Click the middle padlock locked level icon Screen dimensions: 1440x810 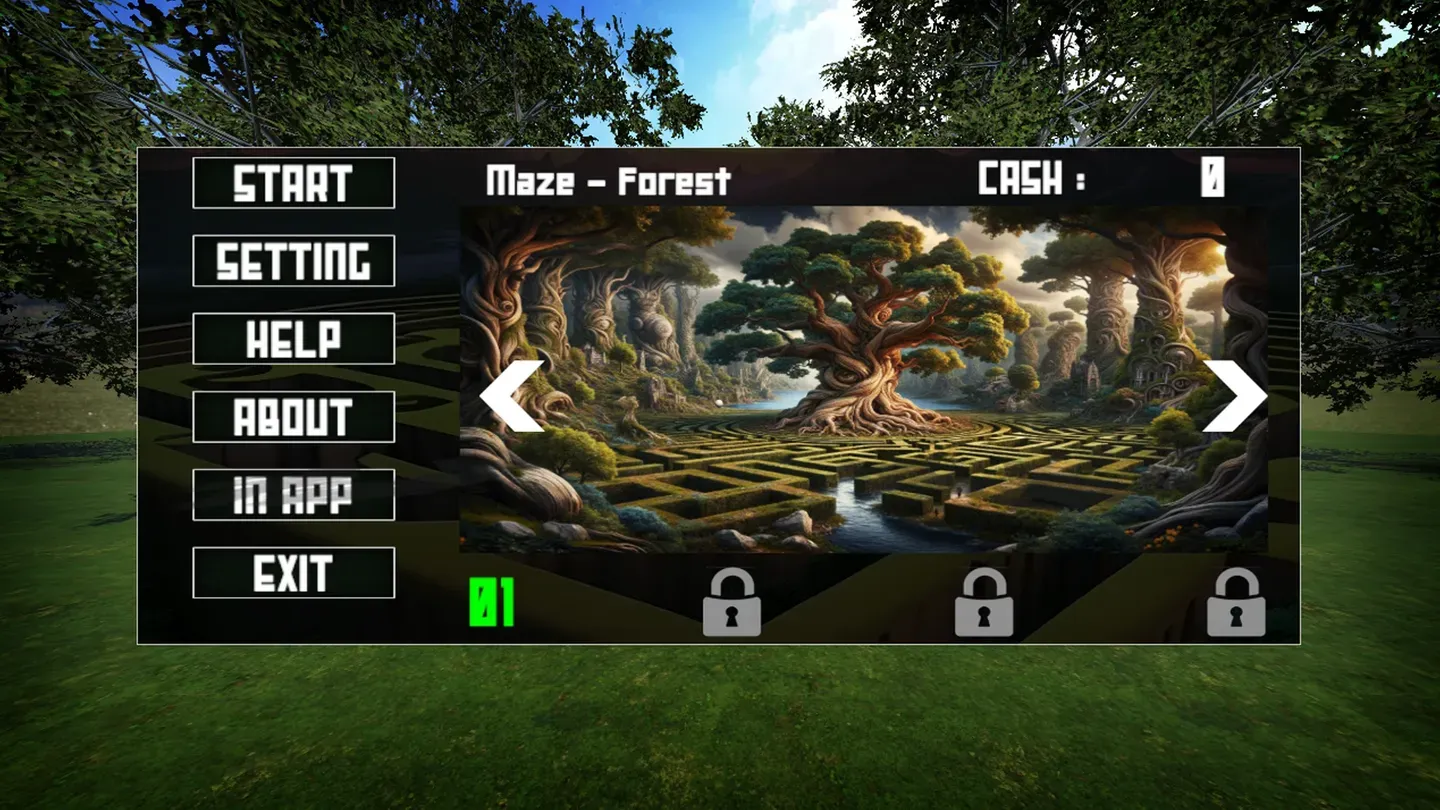click(985, 600)
